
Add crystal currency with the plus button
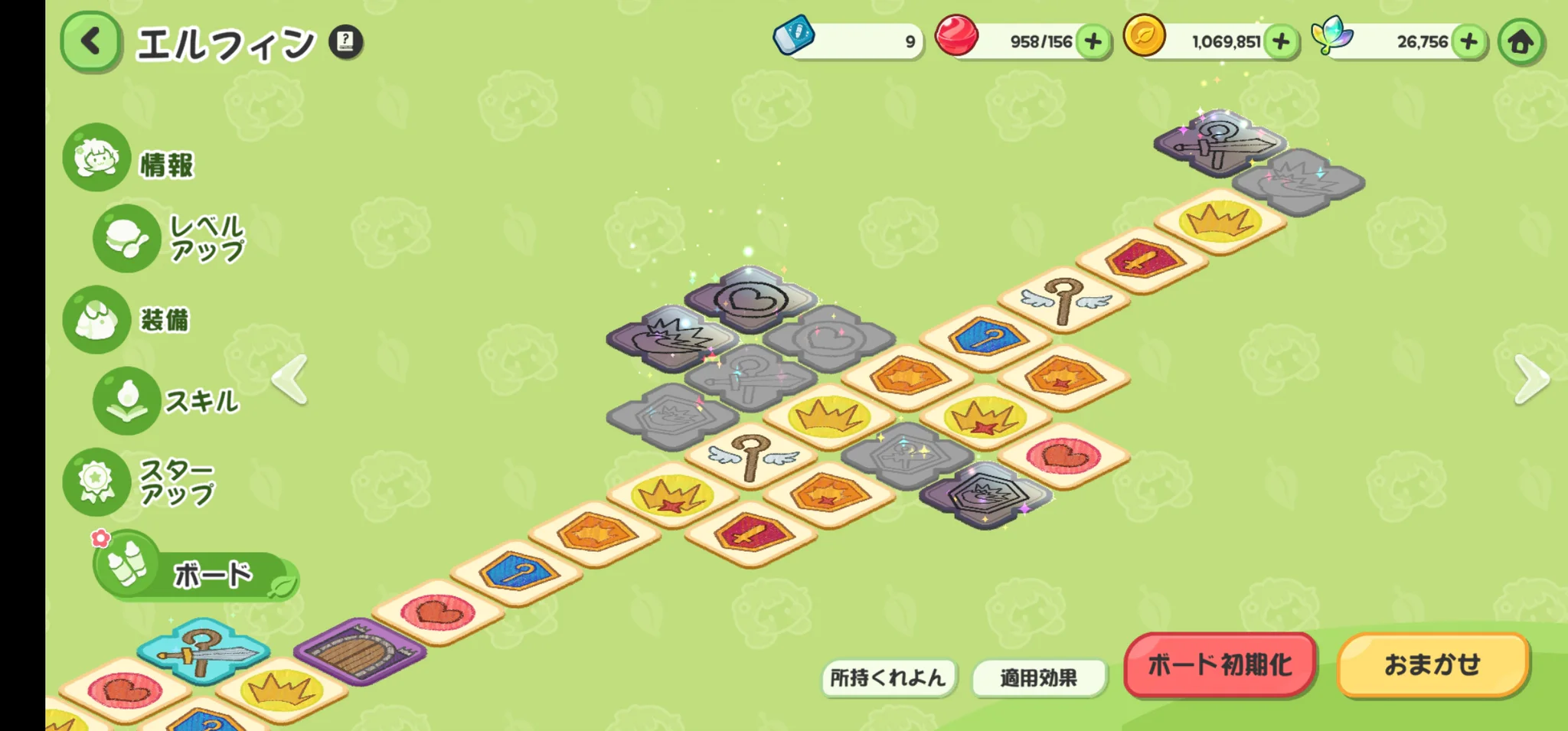(1468, 41)
